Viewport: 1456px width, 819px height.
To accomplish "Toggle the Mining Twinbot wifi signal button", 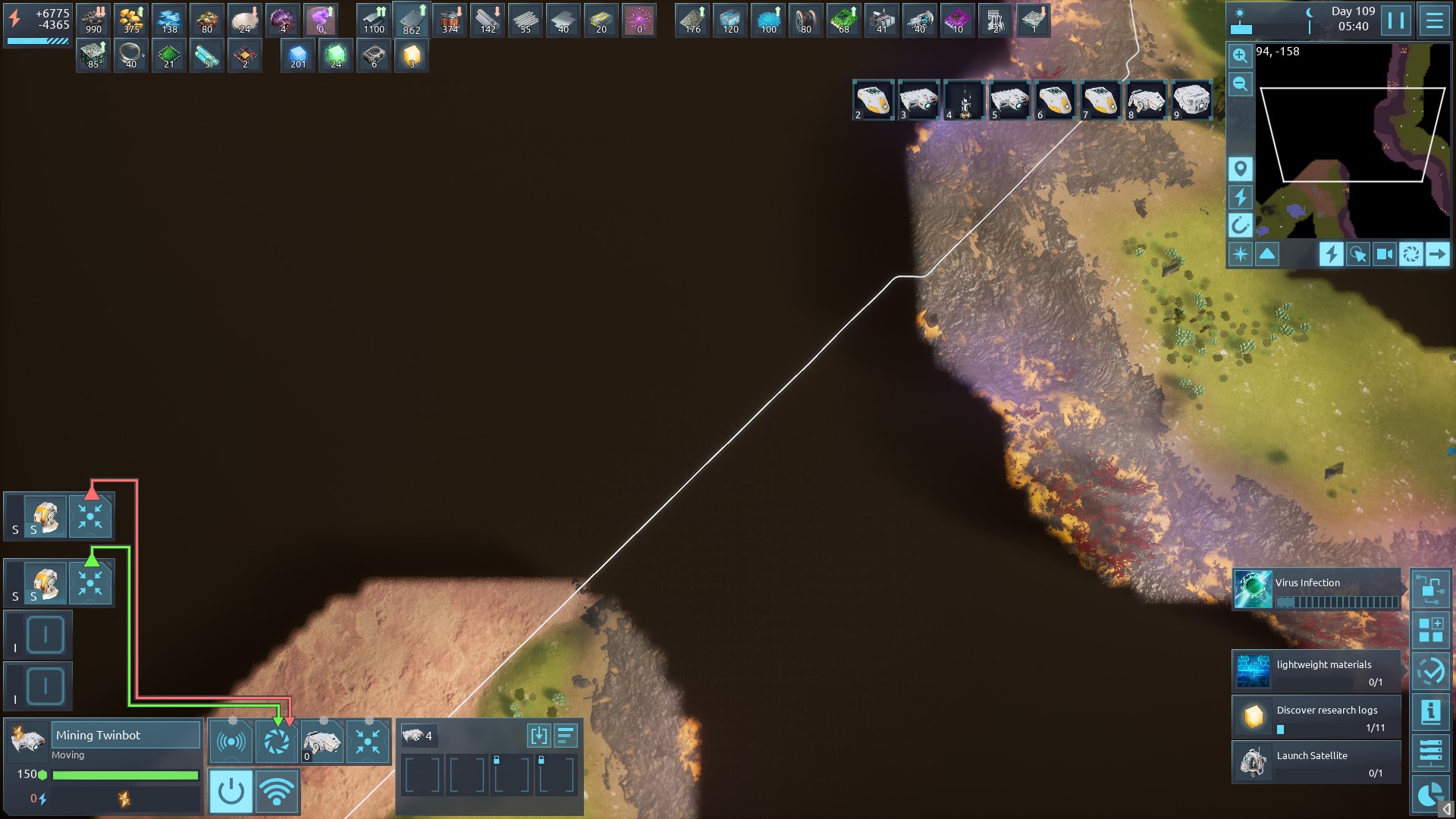I will click(x=277, y=792).
